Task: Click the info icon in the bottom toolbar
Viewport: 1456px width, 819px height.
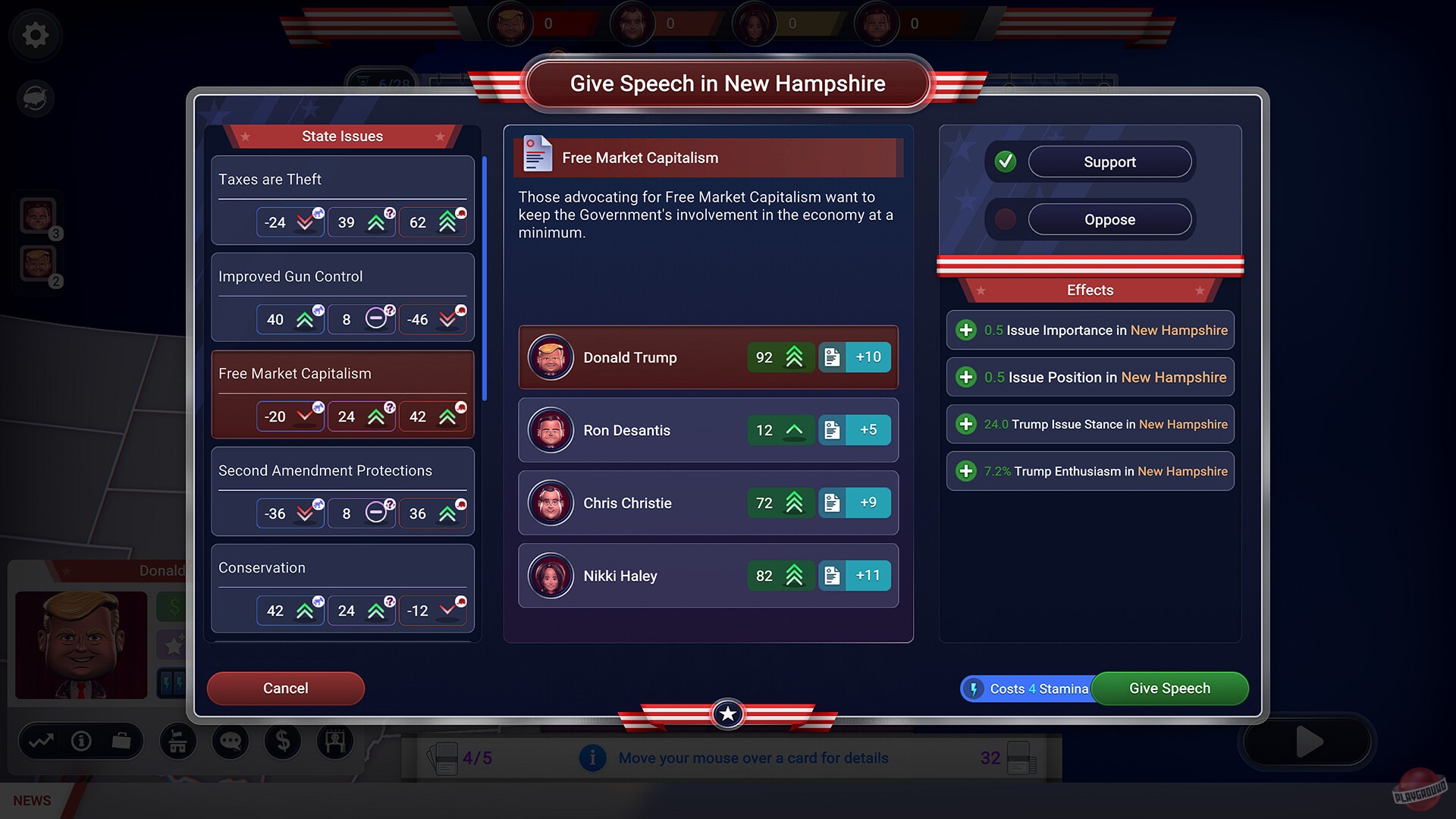Action: (81, 742)
